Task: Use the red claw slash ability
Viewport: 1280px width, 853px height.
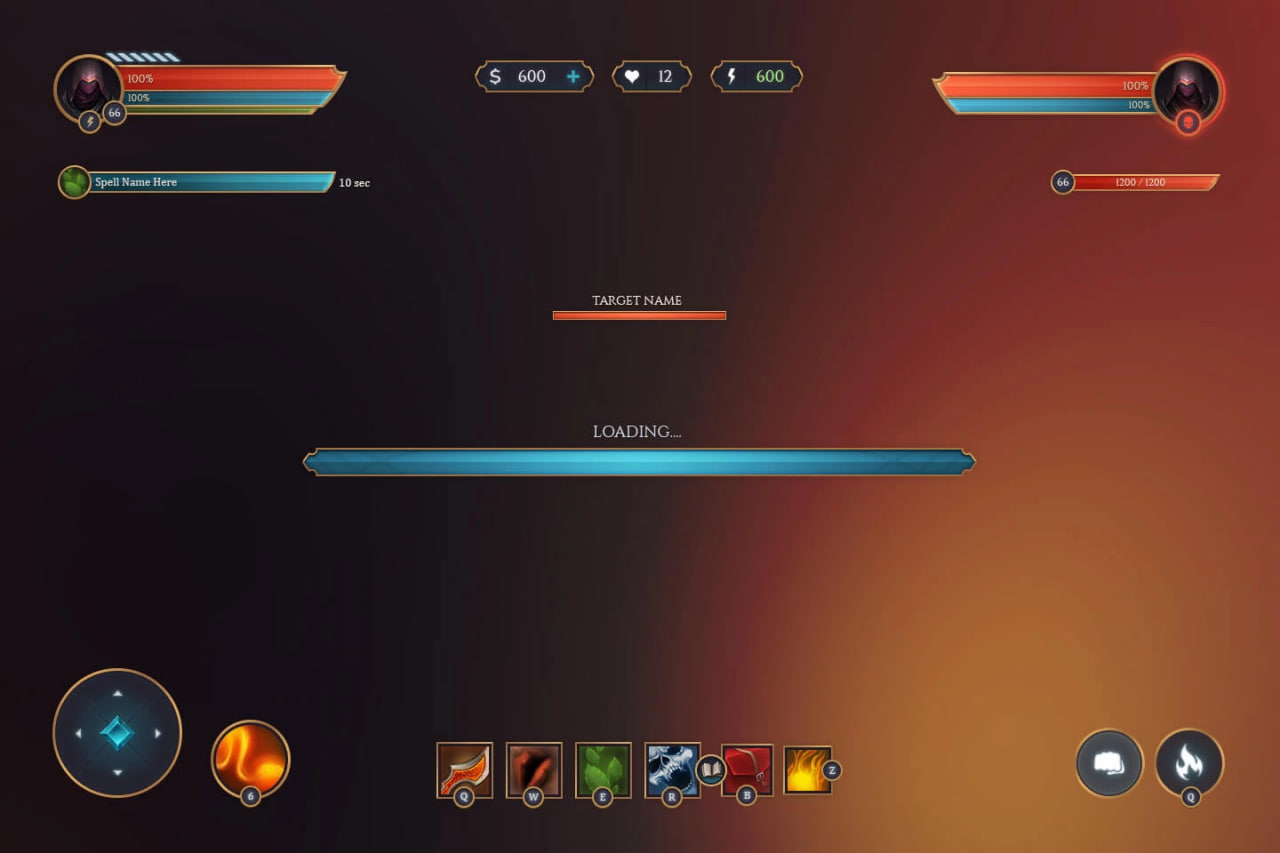Action: (533, 769)
